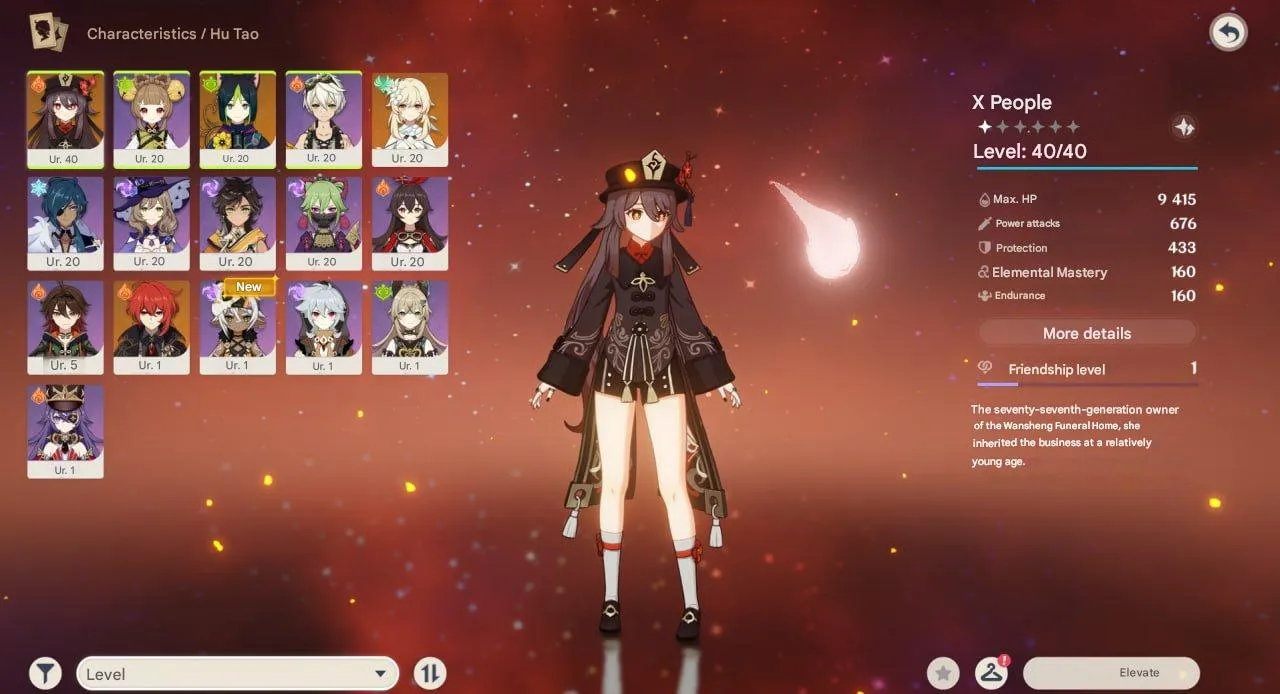Open the Level sort dropdown
This screenshot has width=1280, height=694.
point(237,674)
